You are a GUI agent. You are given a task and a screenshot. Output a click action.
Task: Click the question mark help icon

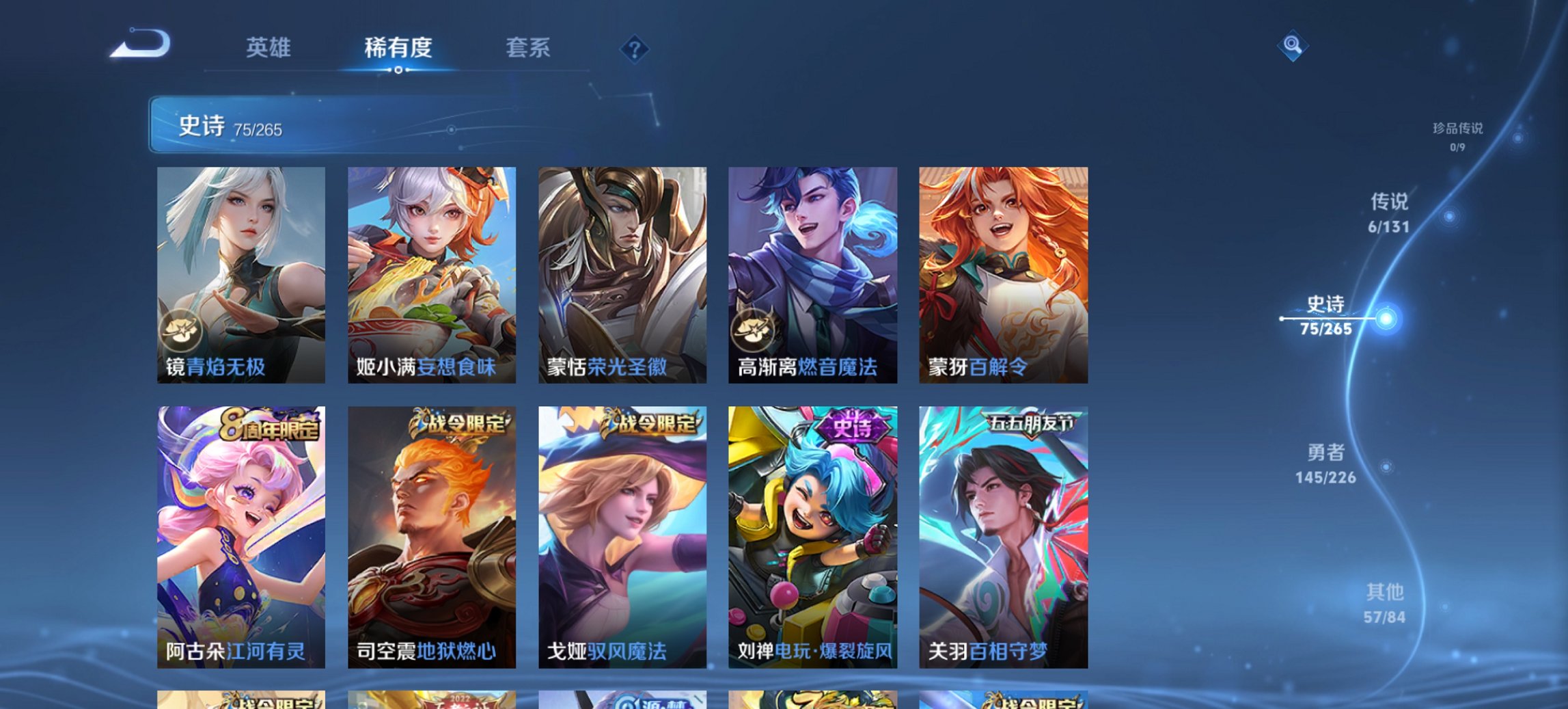pyautogui.click(x=633, y=49)
